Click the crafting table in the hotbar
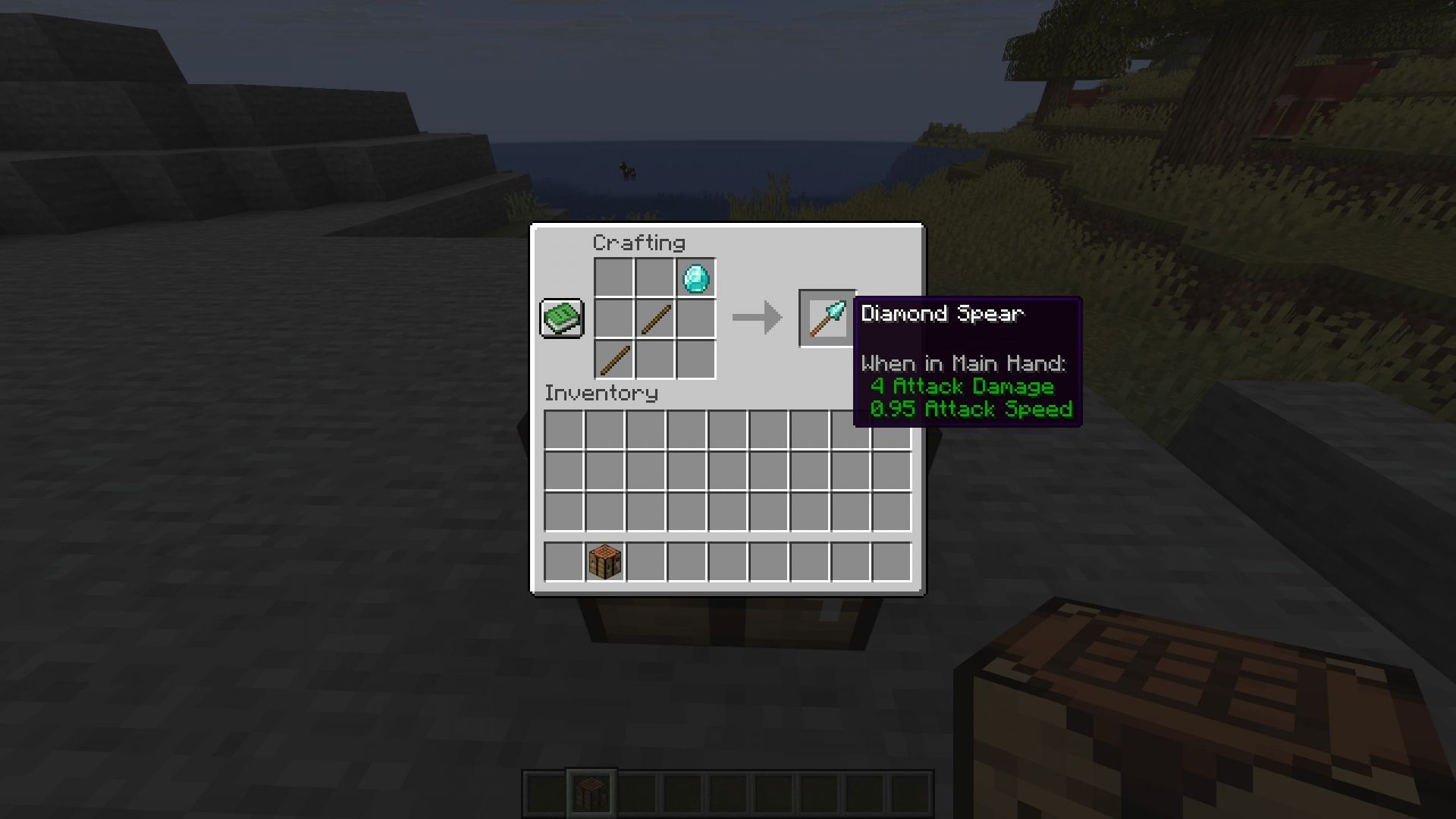This screenshot has height=819, width=1456. (591, 791)
